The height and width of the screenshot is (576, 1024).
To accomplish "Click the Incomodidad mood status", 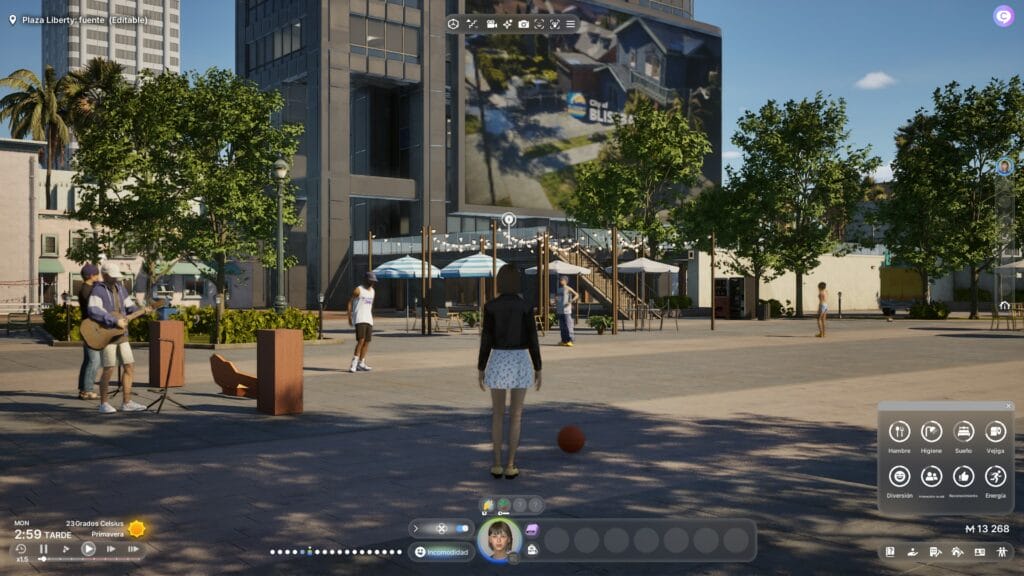I will pyautogui.click(x=442, y=551).
